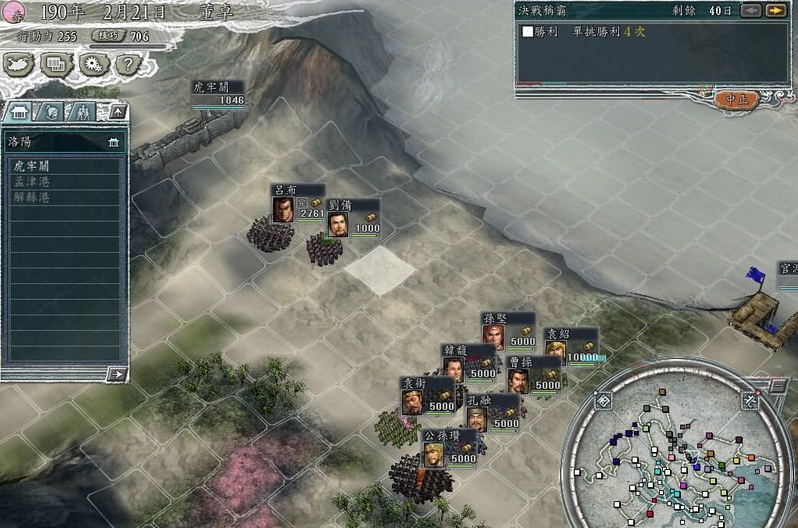Open the window list icon
798x528 pixels.
(x=57, y=64)
